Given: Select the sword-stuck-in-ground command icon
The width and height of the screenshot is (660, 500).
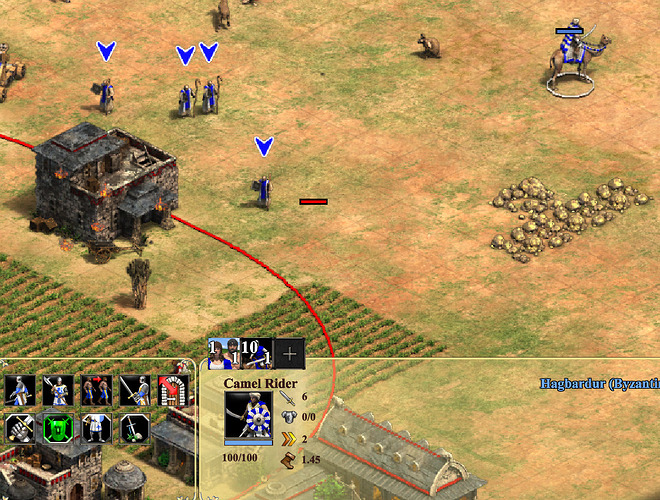Looking at the screenshot, I should pos(133,428).
